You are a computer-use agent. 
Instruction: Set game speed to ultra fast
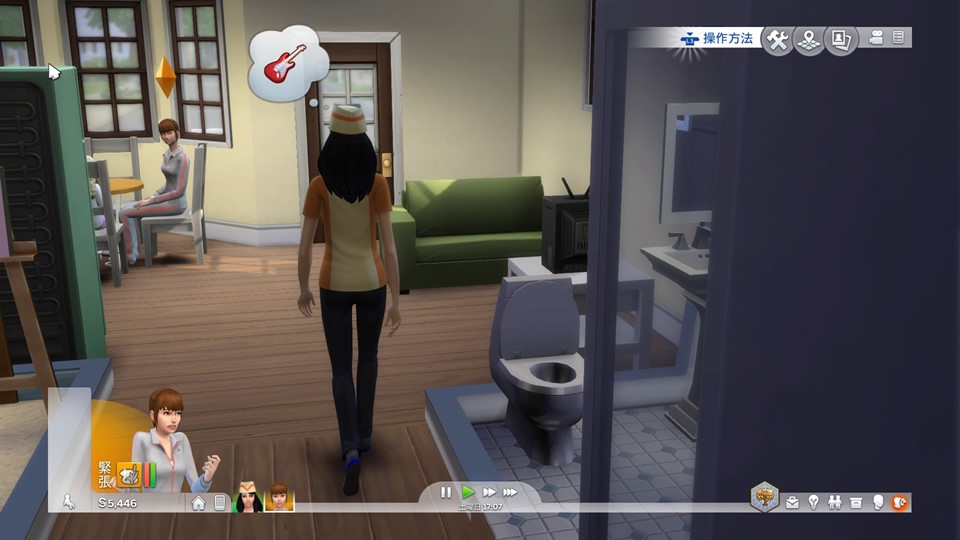pos(510,492)
